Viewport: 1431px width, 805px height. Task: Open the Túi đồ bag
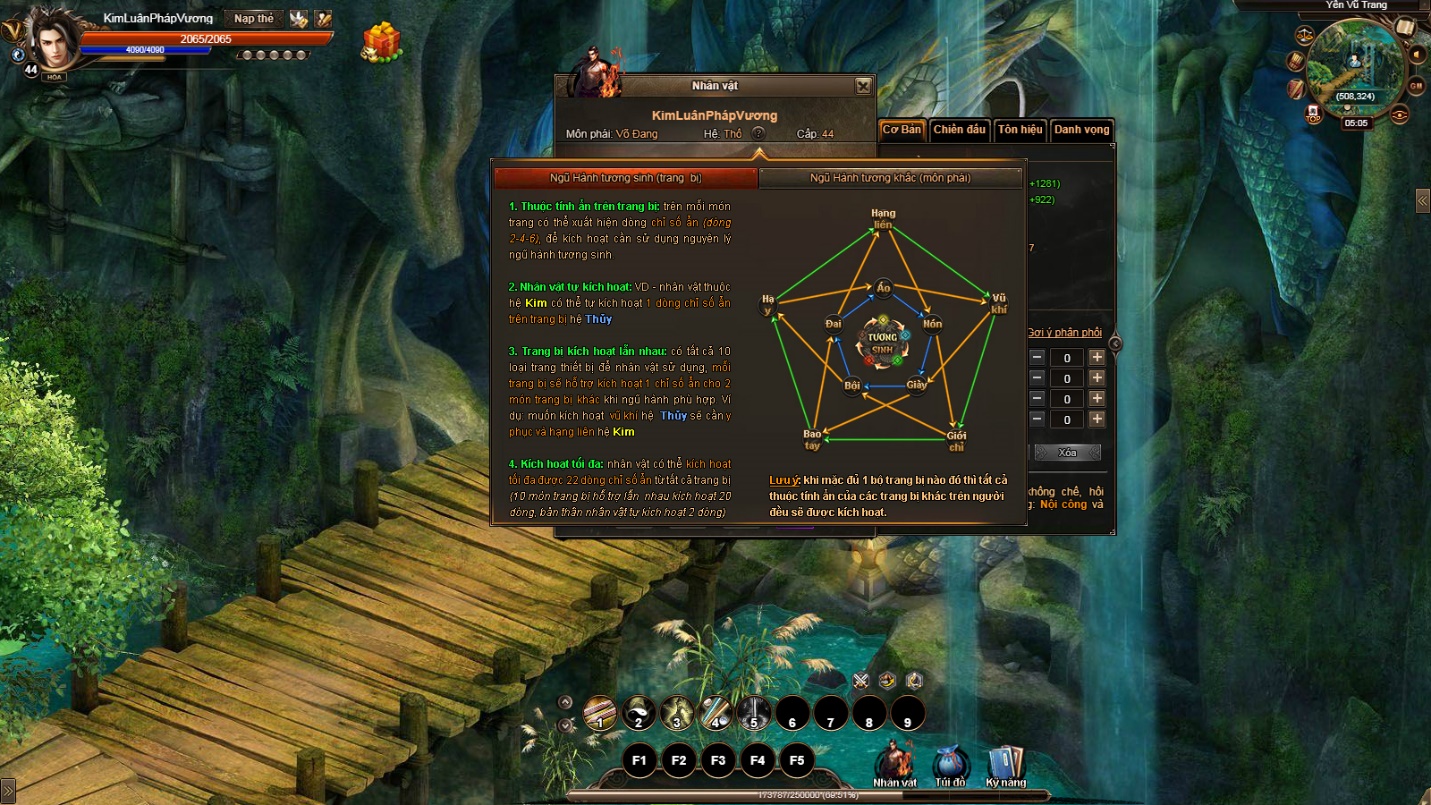point(950,764)
